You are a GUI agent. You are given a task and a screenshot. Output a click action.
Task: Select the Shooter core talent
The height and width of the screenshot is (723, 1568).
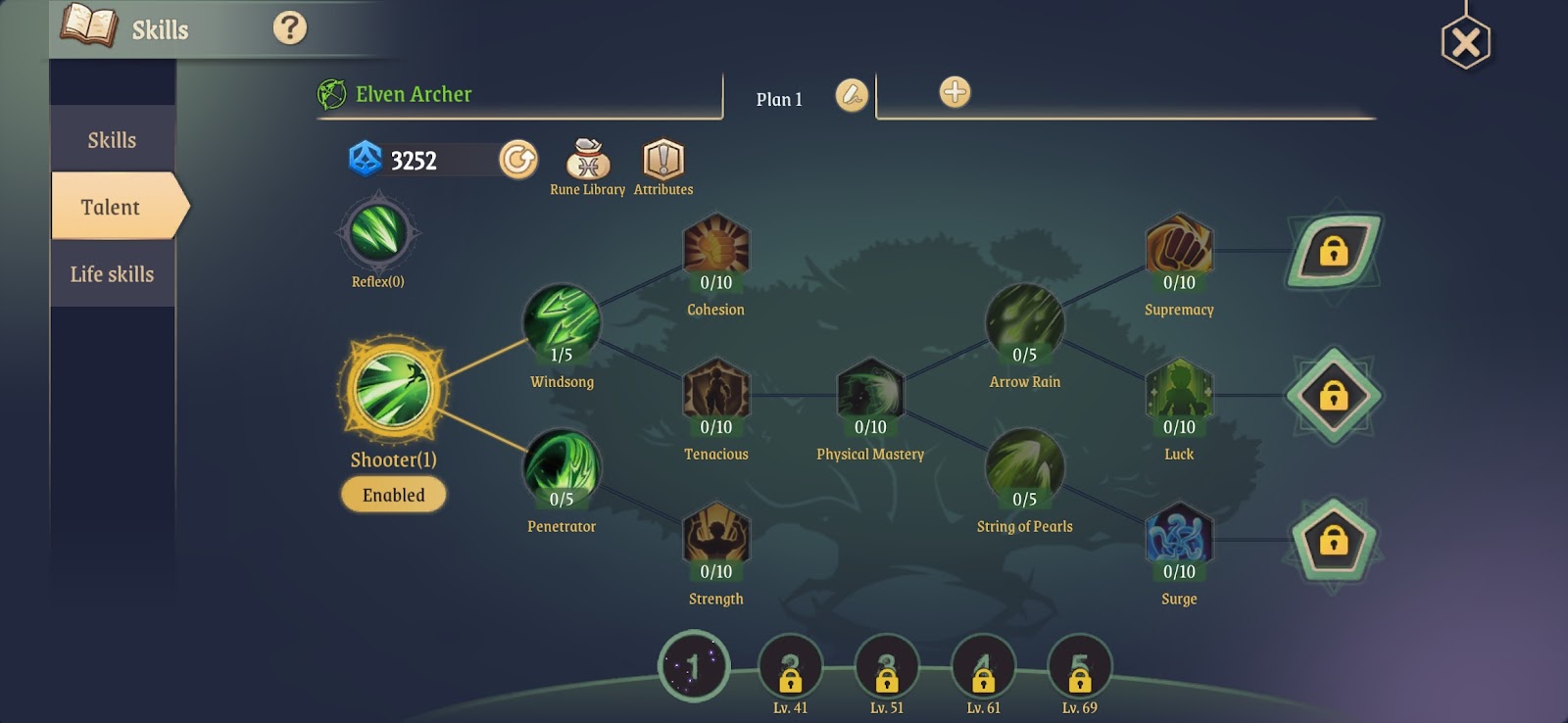tap(393, 391)
